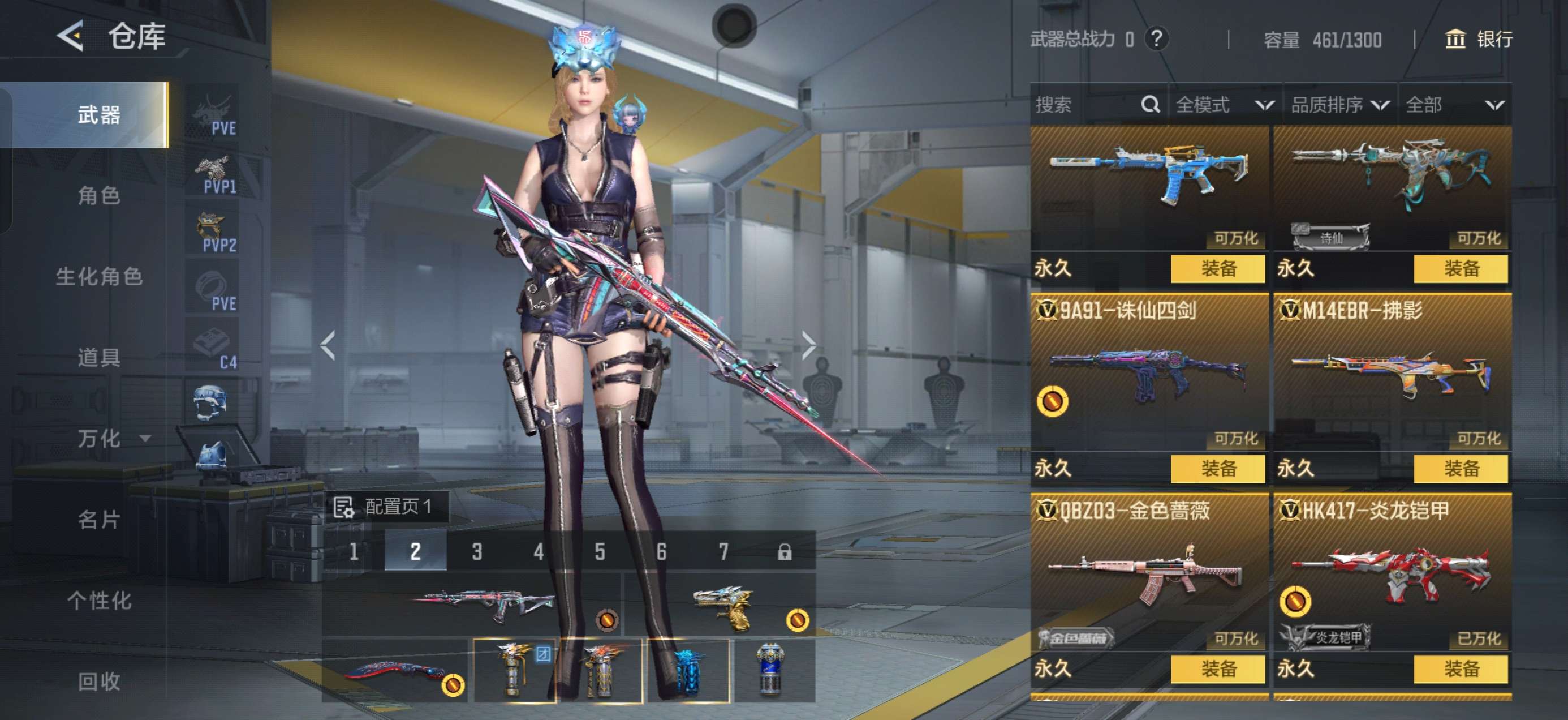The height and width of the screenshot is (720, 1568).
Task: Open the 回收 recycle section
Action: 98,681
